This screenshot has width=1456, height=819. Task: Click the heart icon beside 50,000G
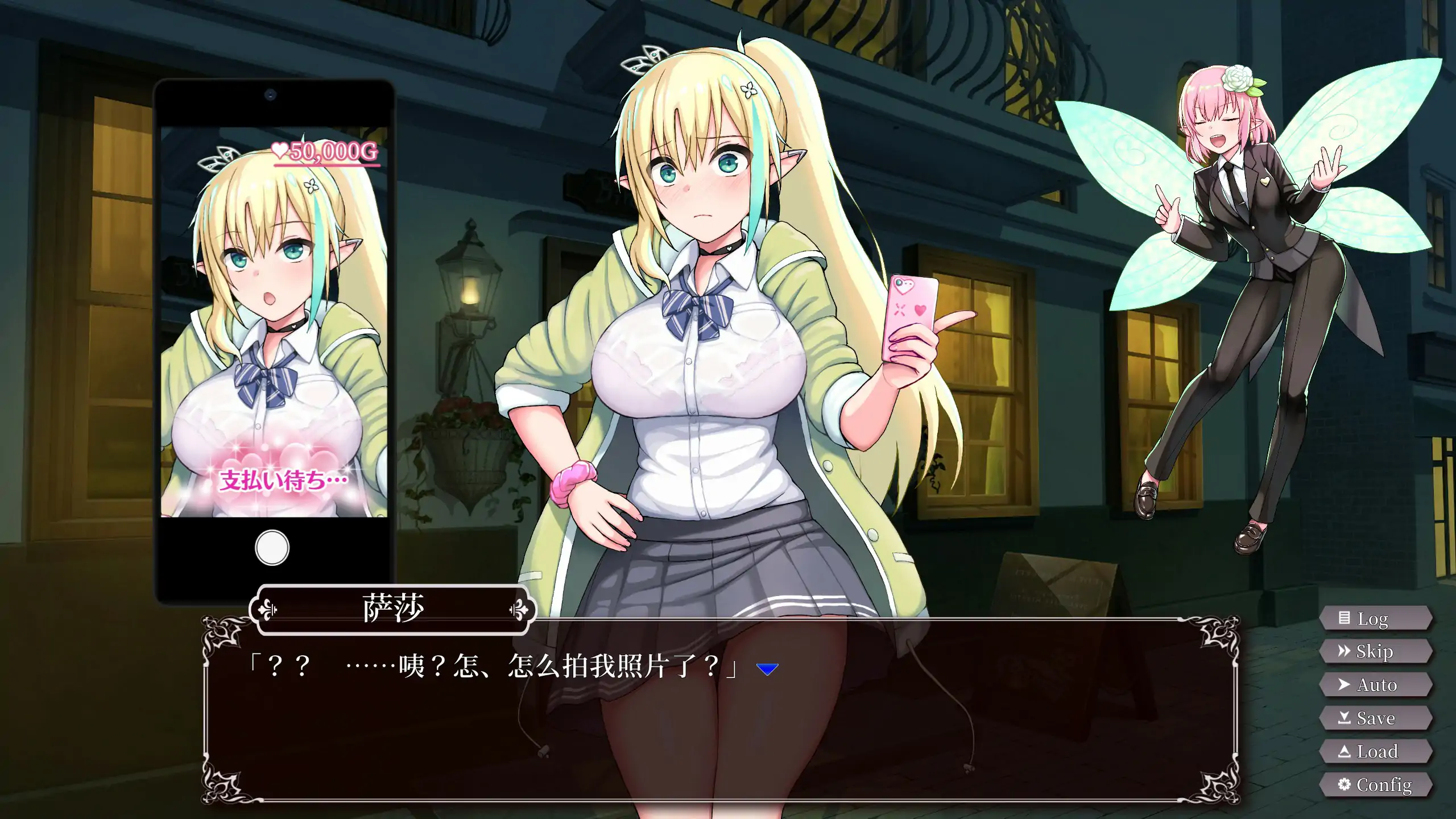click(x=281, y=149)
